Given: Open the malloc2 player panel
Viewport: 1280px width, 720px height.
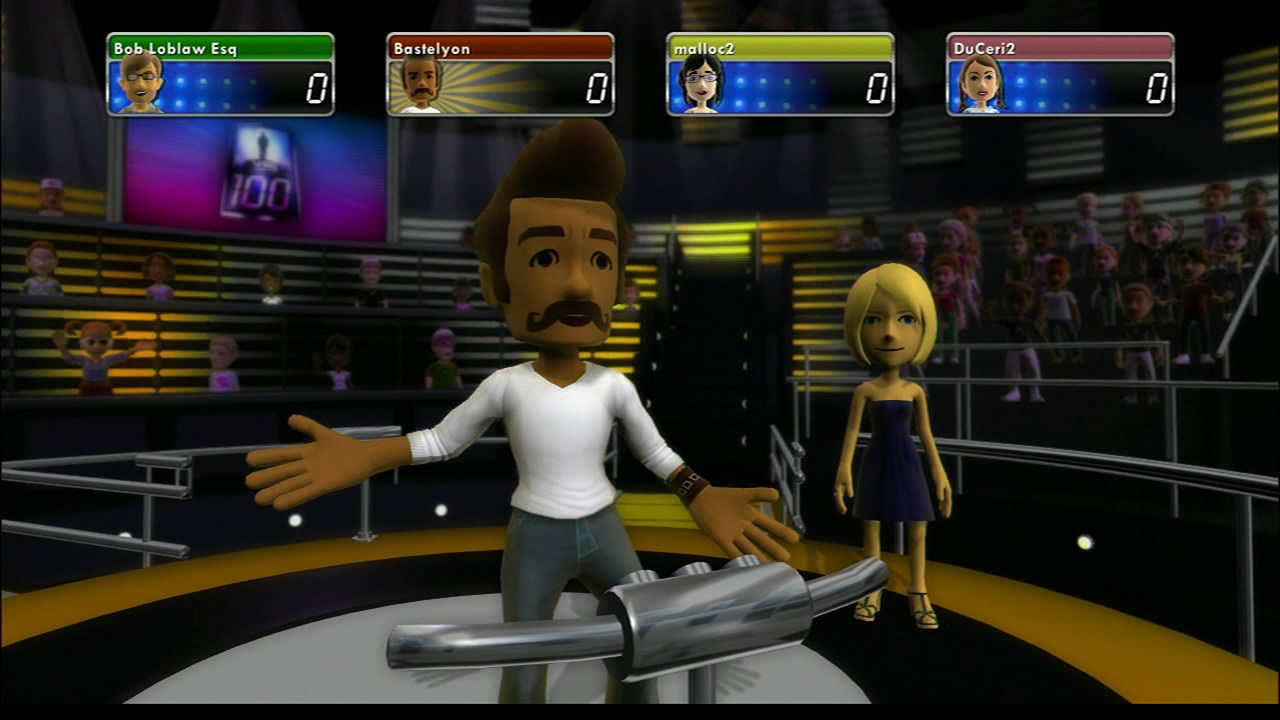Looking at the screenshot, I should tap(780, 74).
